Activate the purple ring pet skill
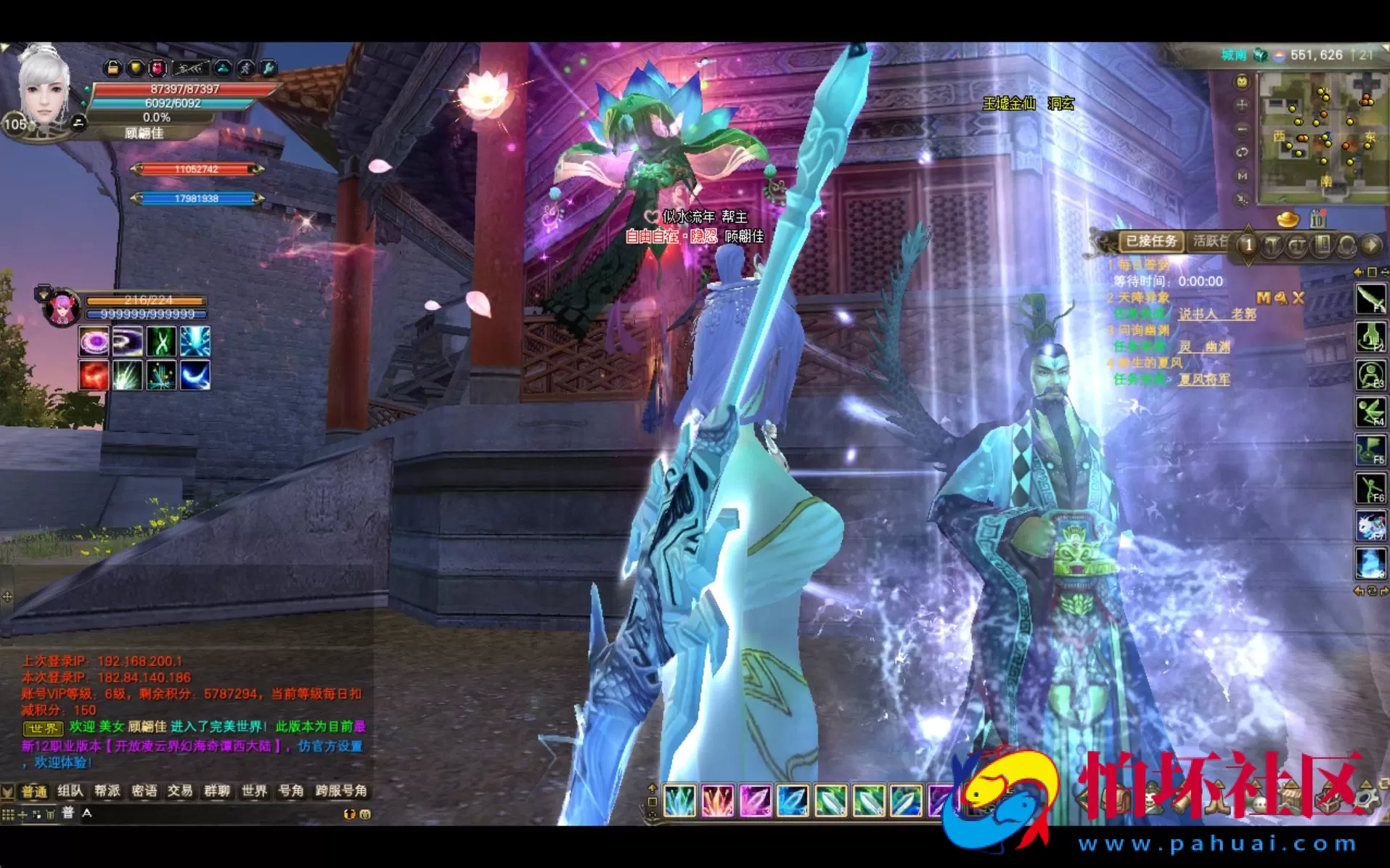The width and height of the screenshot is (1390, 868). coord(94,341)
